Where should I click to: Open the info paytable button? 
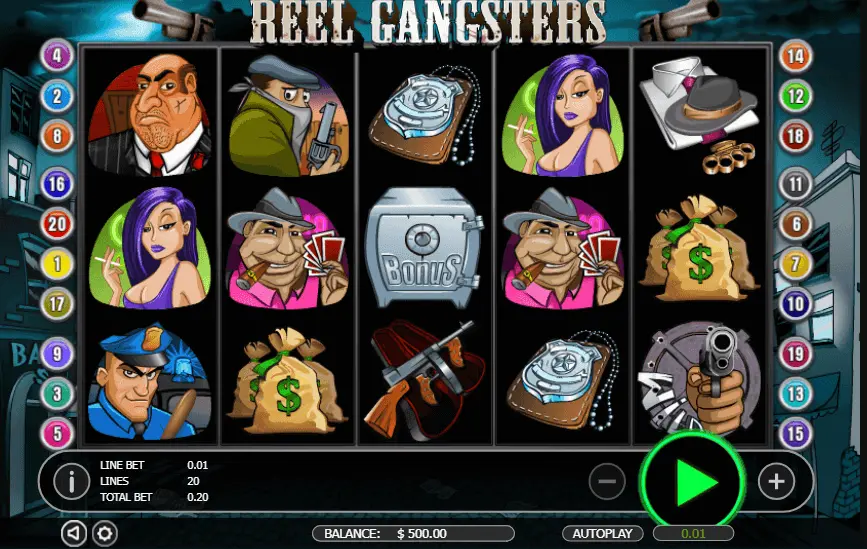[x=71, y=482]
